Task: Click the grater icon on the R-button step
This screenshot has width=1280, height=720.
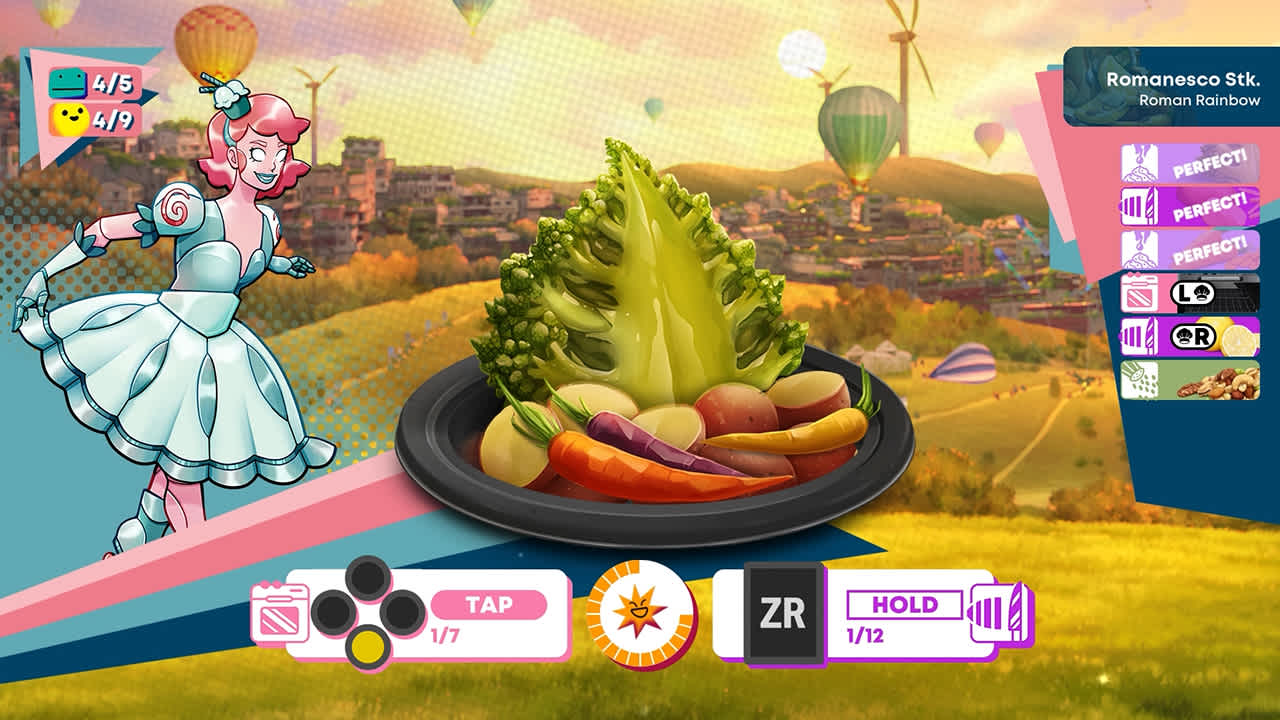Action: tap(1140, 335)
